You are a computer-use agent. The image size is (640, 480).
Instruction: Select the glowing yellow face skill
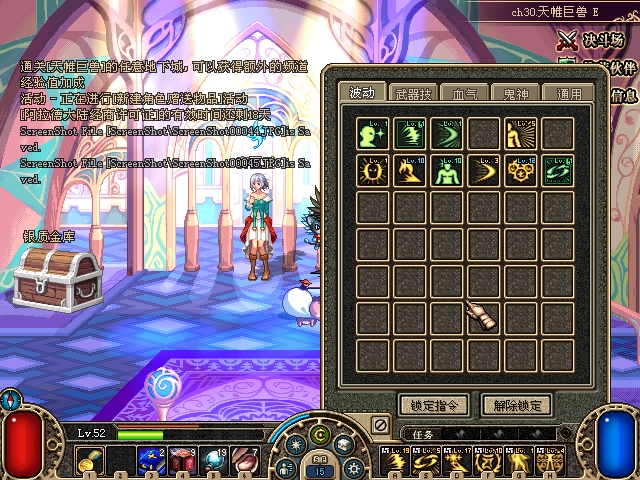click(x=374, y=171)
